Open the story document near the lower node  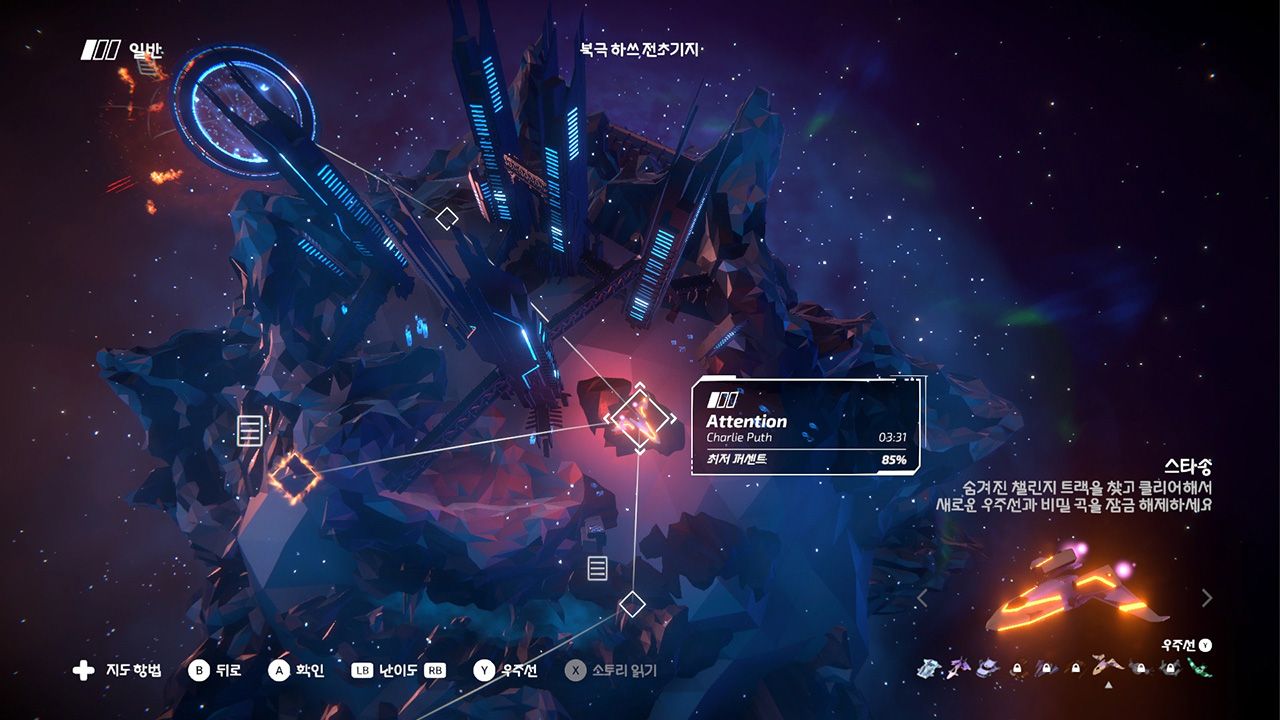coord(597,569)
